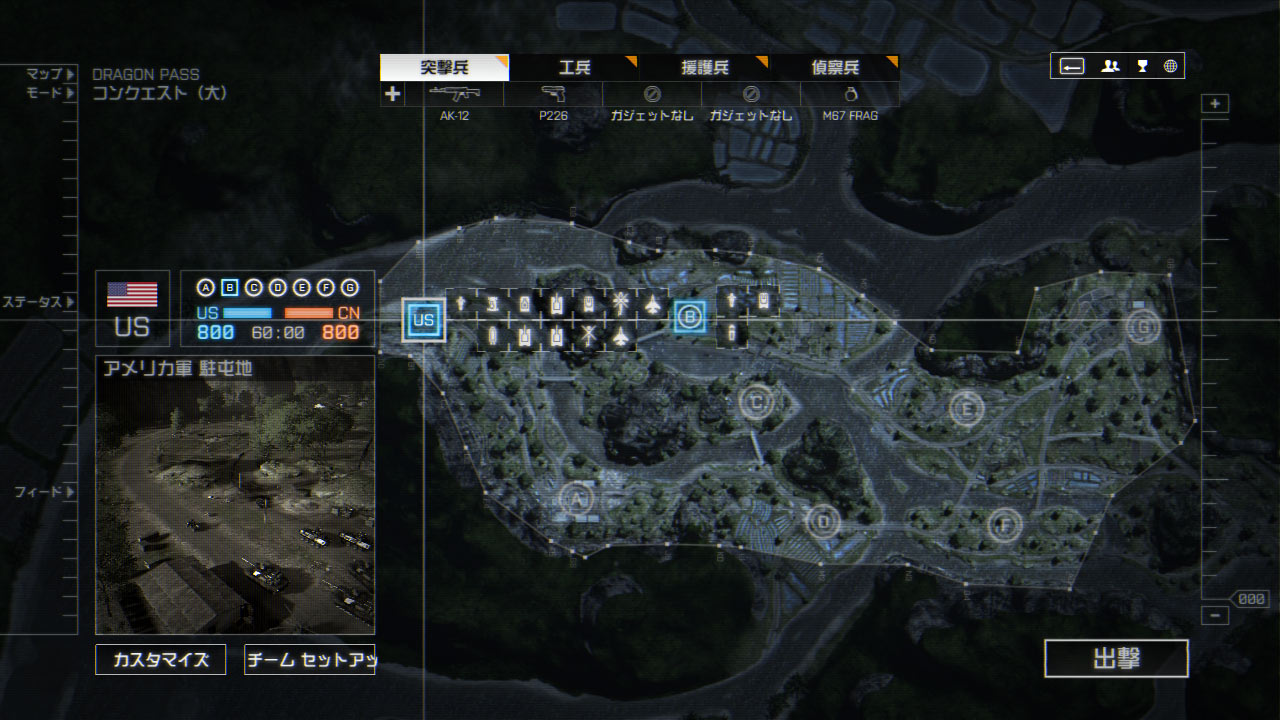Click the back arrow icon
The image size is (1280, 720).
[x=1072, y=66]
